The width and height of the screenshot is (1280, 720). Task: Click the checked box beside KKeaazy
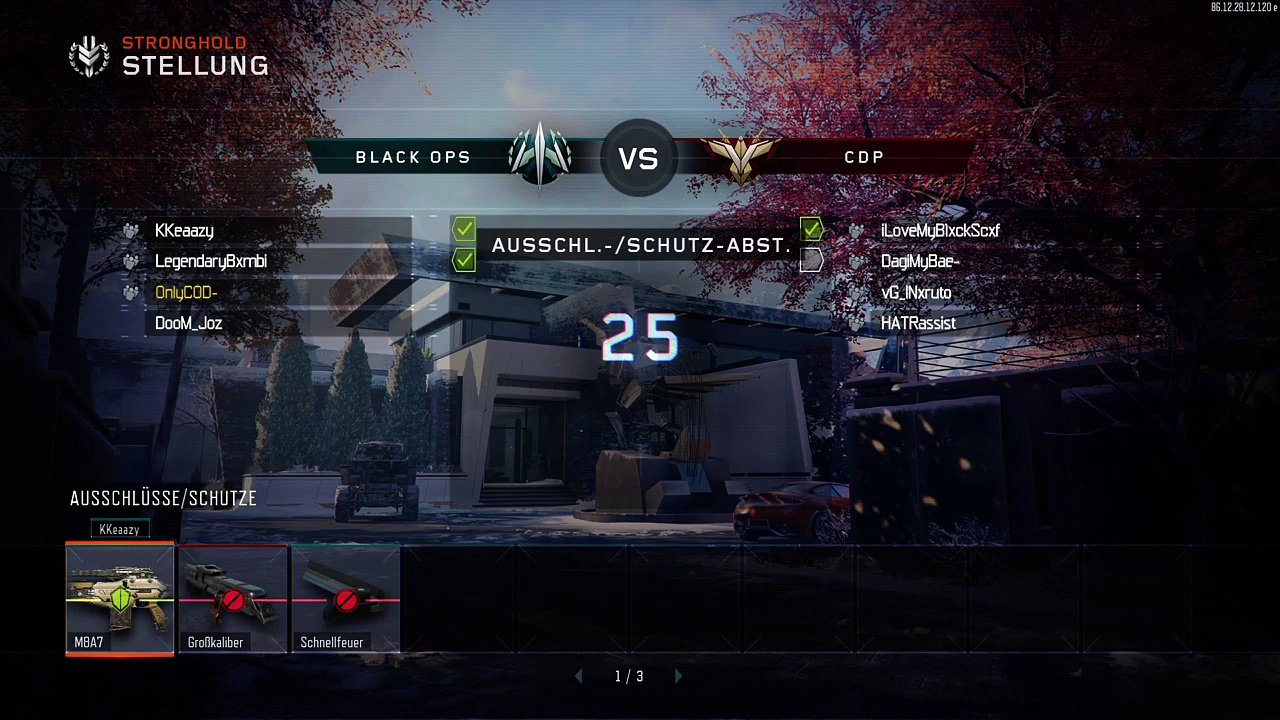464,230
